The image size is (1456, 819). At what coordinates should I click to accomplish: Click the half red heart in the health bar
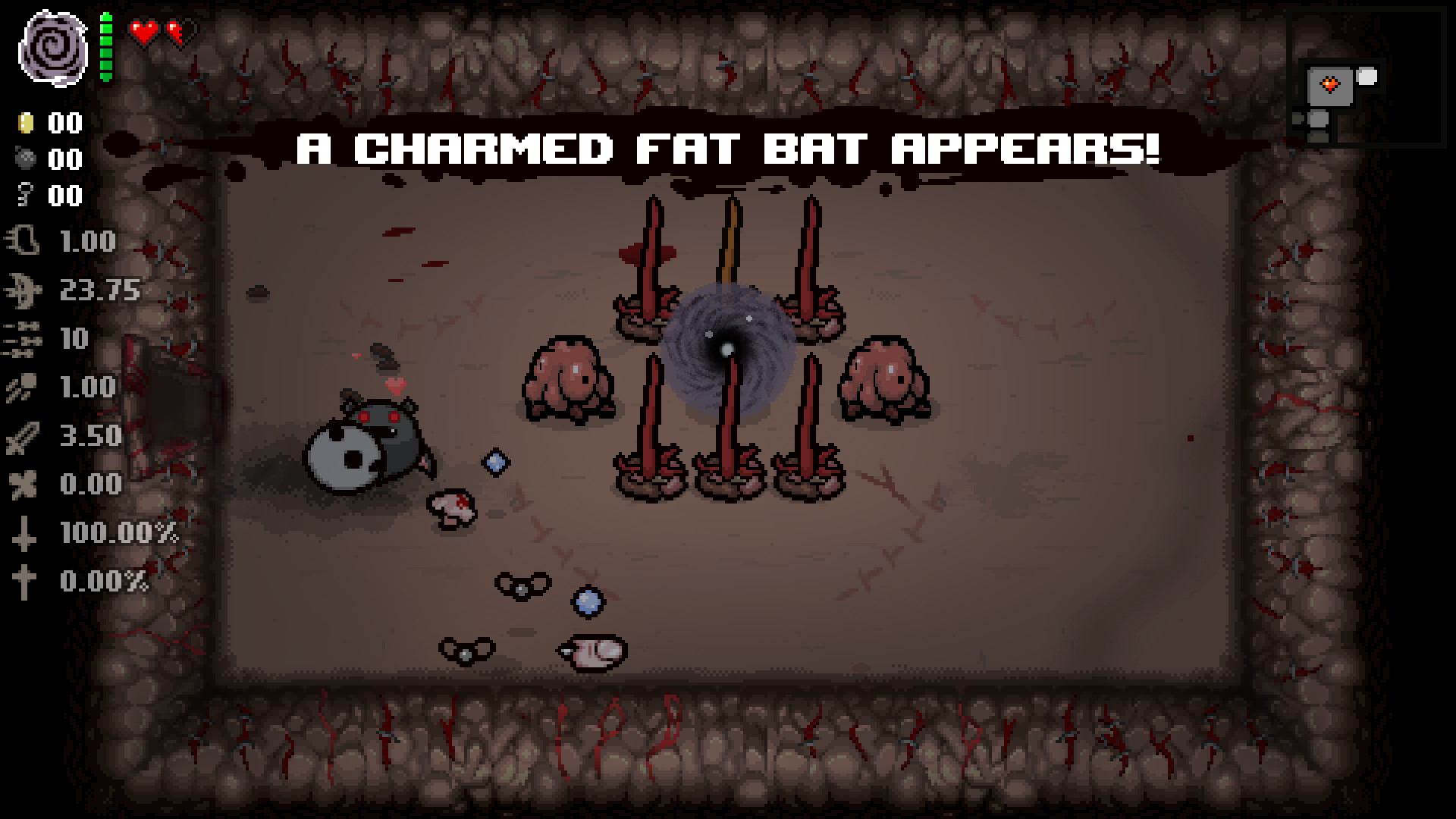tap(176, 32)
